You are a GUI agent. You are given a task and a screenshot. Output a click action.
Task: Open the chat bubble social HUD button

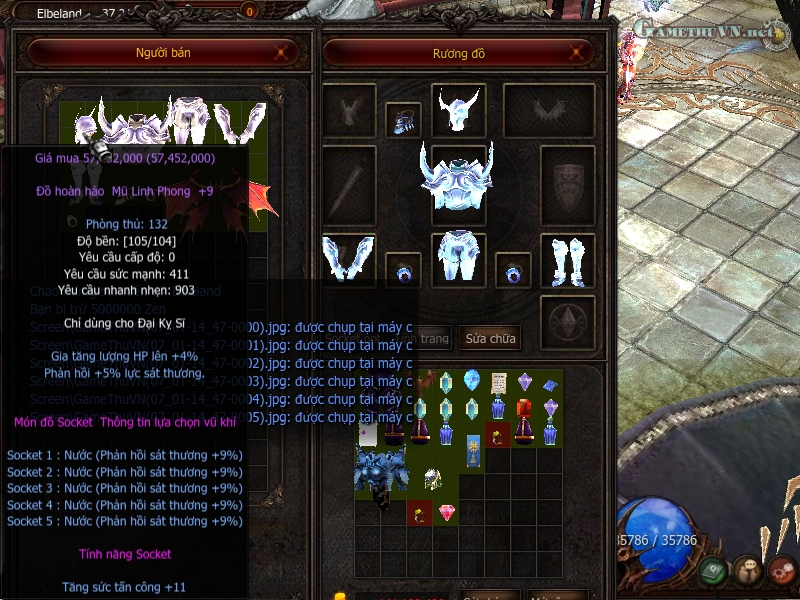point(745,571)
